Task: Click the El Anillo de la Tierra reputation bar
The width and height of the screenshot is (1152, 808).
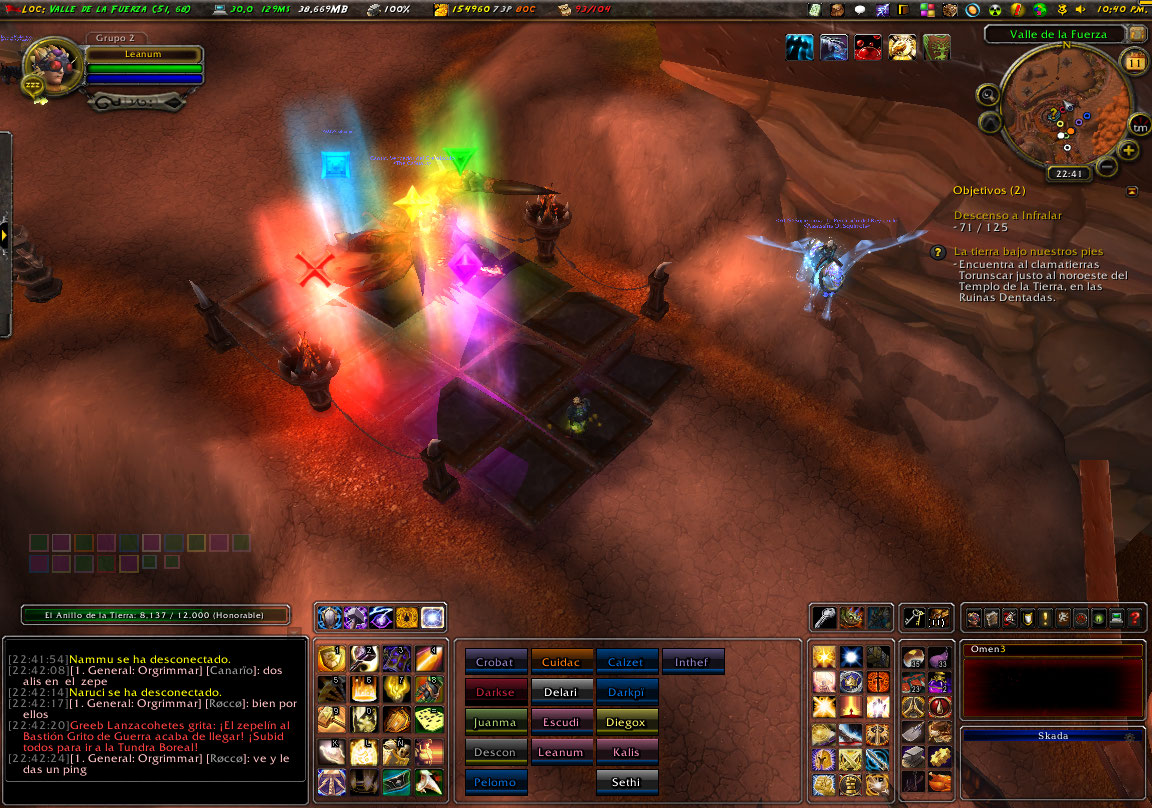Action: click(x=156, y=615)
